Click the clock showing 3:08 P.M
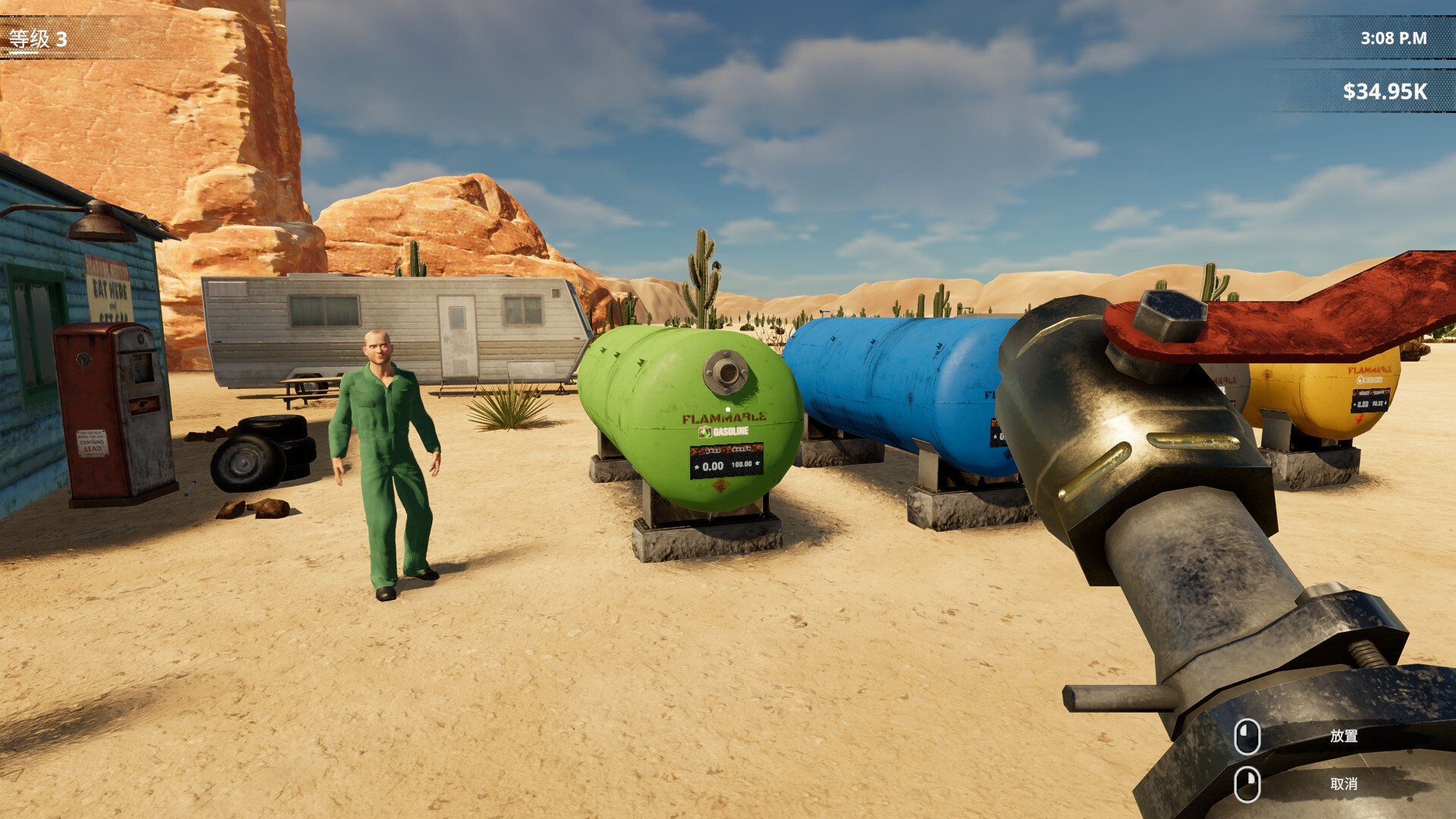This screenshot has height=819, width=1456. 1395,36
